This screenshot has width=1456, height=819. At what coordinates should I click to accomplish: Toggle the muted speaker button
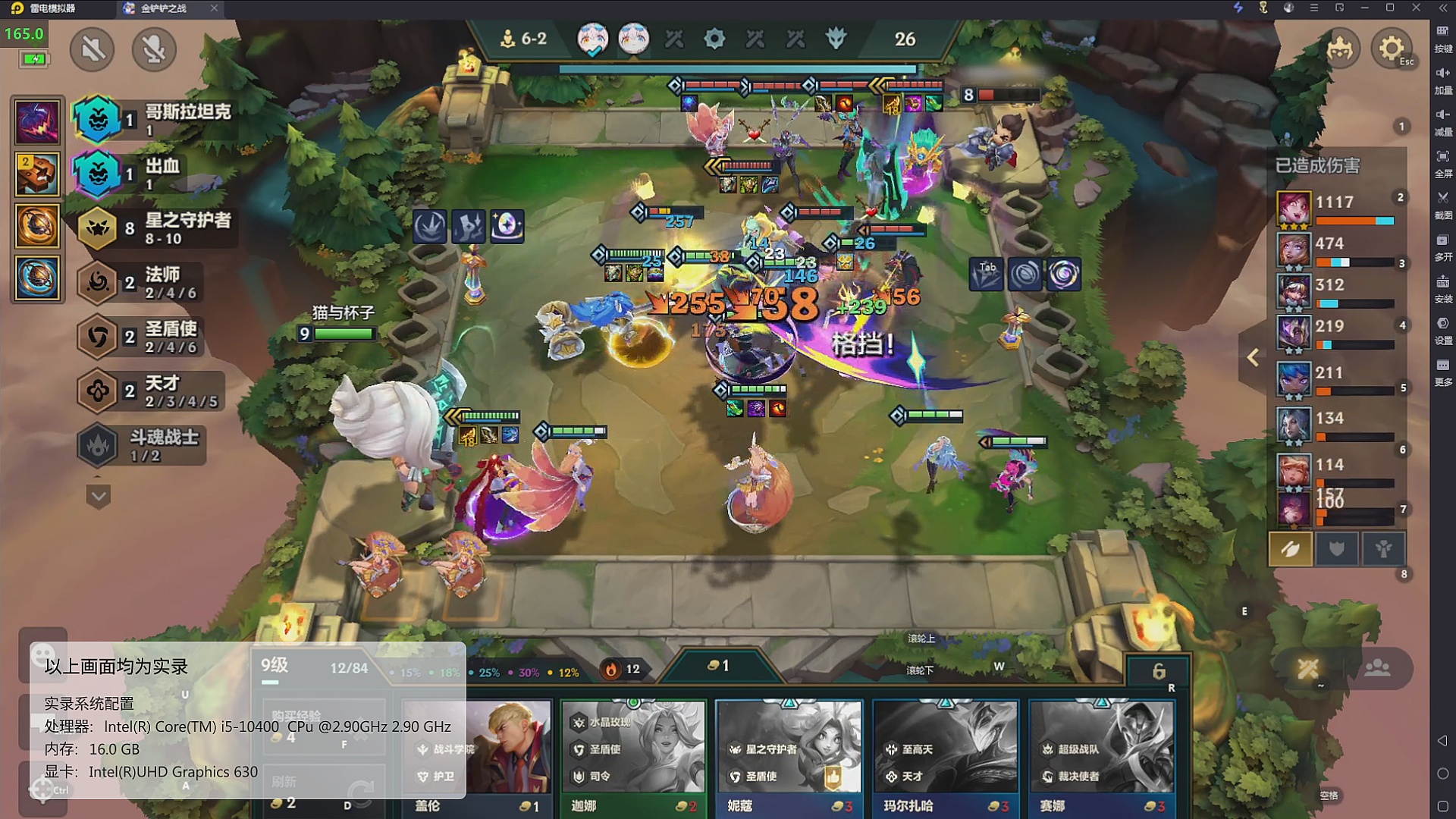coord(93,50)
